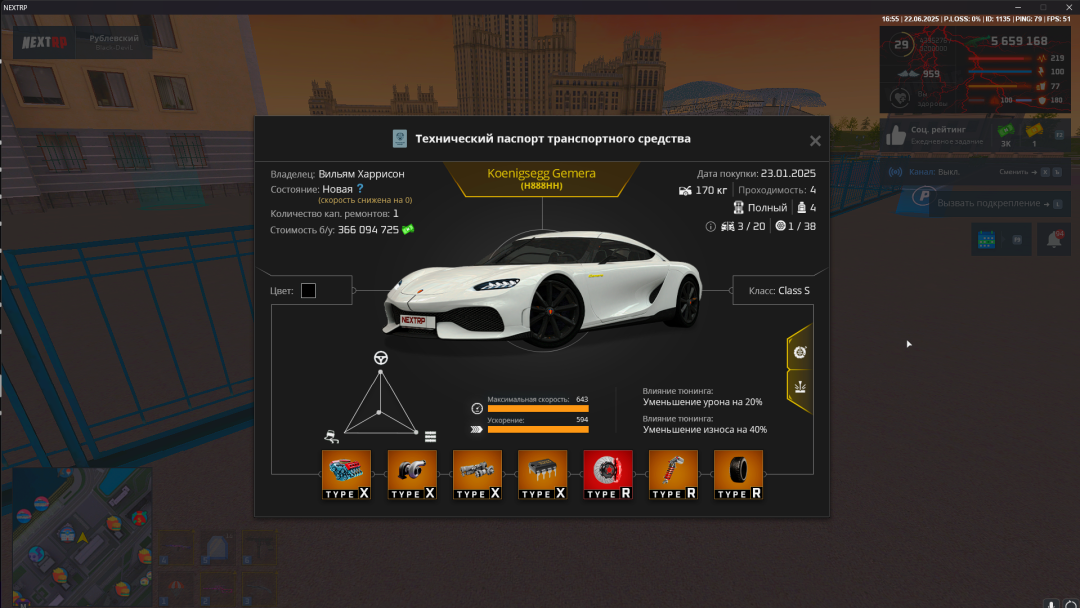Click the black vehicle color swatch
This screenshot has height=608, width=1080.
point(308,291)
